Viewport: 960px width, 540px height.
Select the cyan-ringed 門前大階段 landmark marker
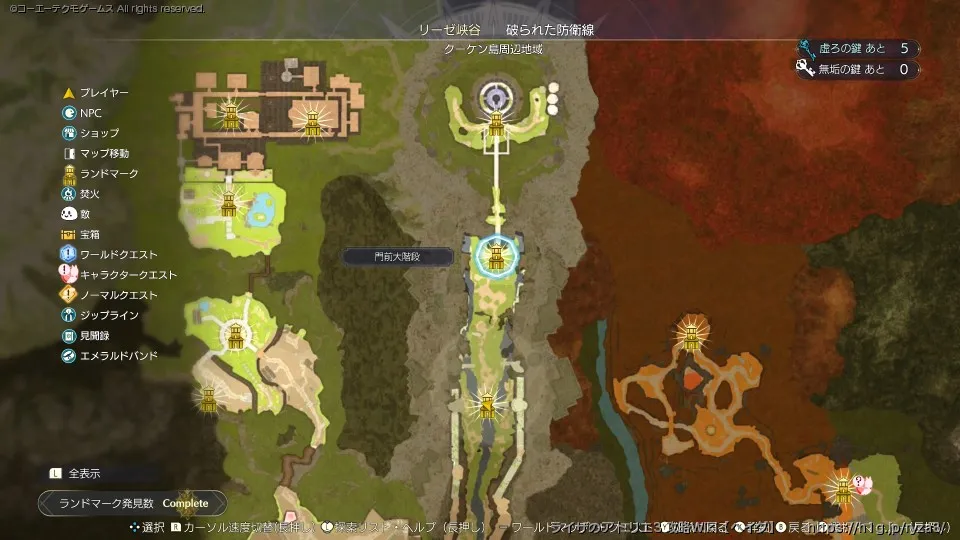(x=494, y=255)
